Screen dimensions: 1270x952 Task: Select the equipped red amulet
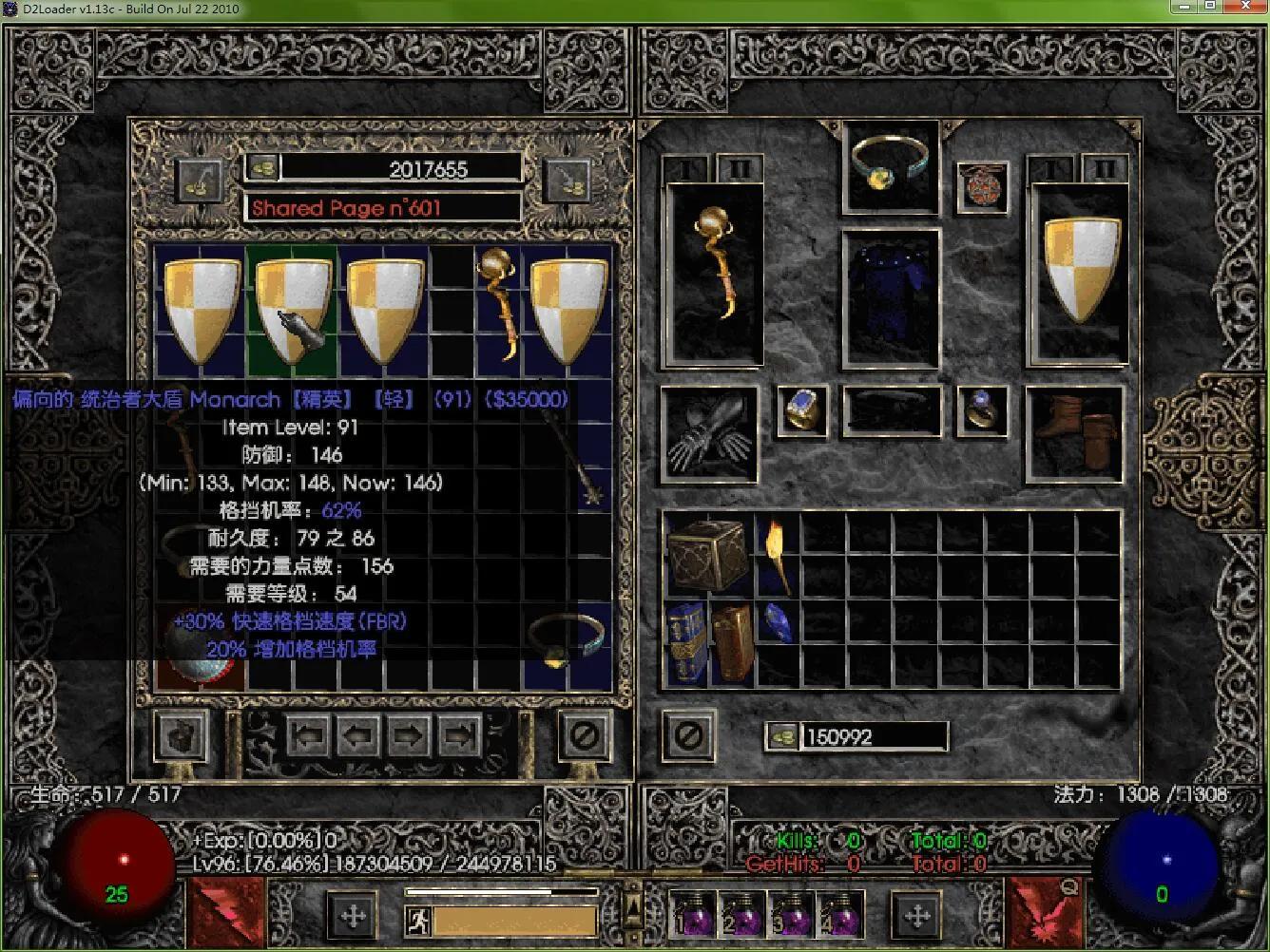pyautogui.click(x=981, y=185)
